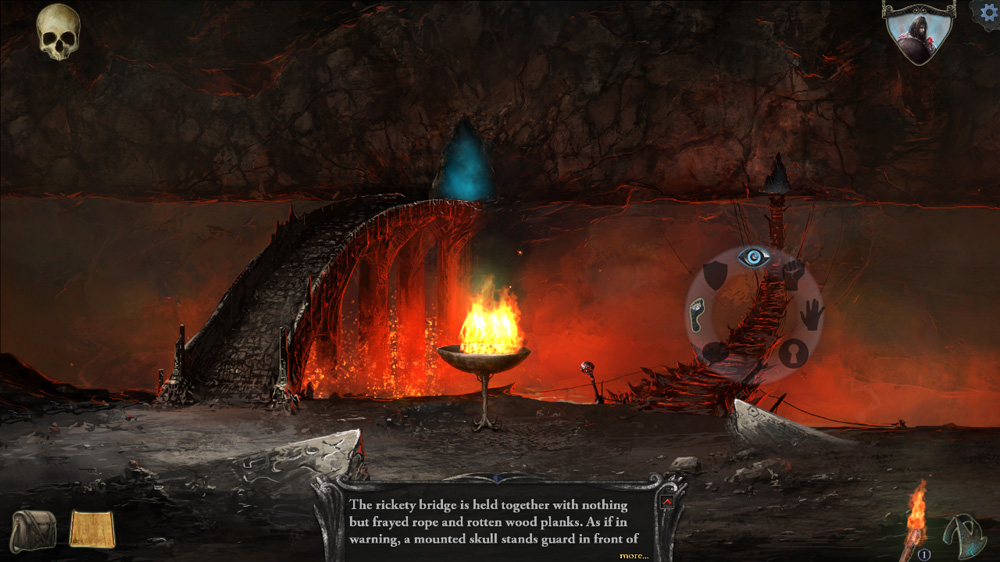Select the open hand Take command
The width and height of the screenshot is (1000, 562).
[x=811, y=315]
